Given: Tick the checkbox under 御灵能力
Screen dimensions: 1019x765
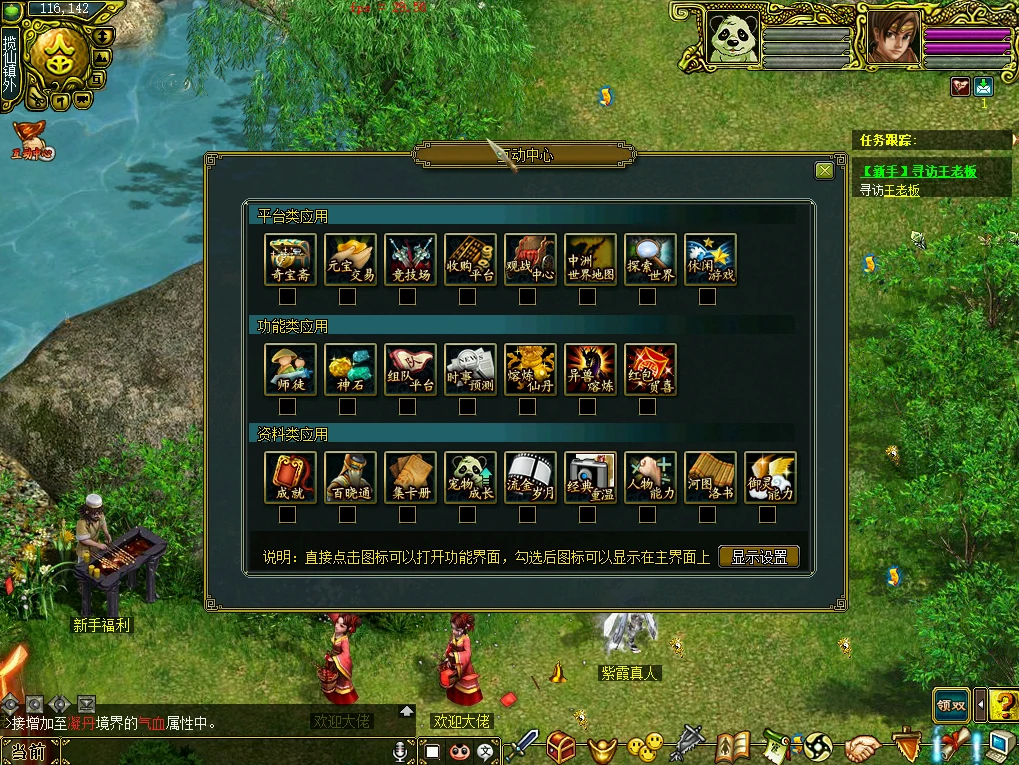Looking at the screenshot, I should pyautogui.click(x=767, y=515).
